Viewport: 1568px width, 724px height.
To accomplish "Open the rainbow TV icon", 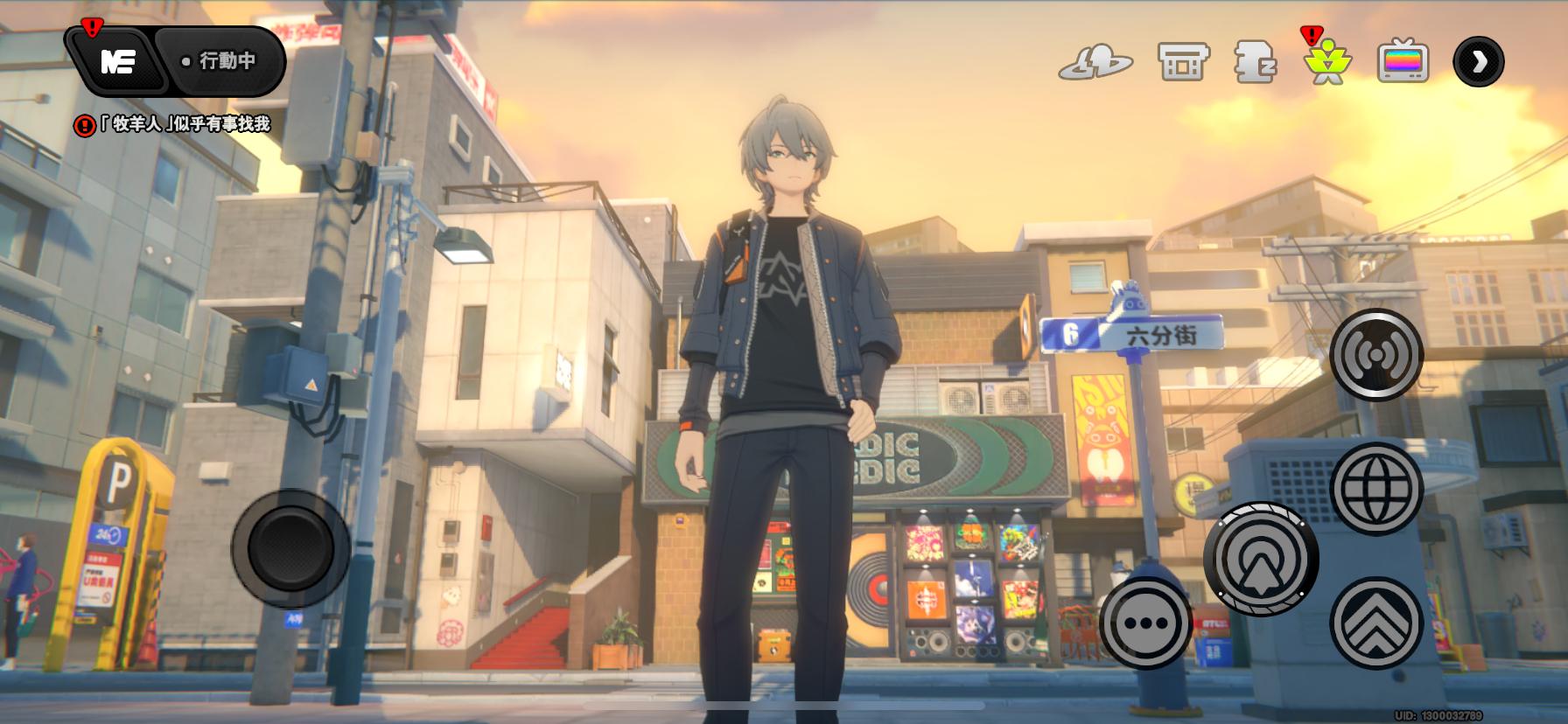I will [1403, 62].
